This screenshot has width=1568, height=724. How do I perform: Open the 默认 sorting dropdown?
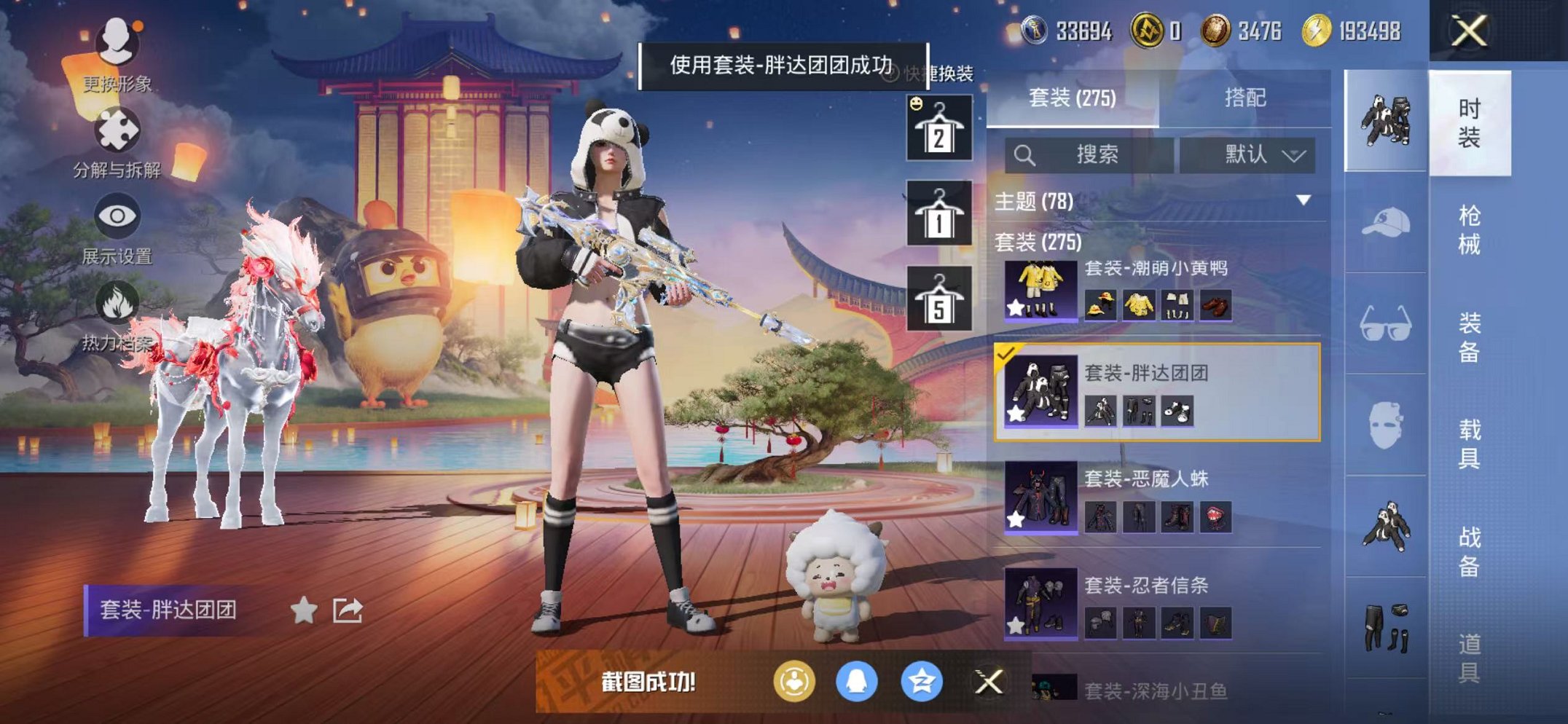(x=1255, y=155)
